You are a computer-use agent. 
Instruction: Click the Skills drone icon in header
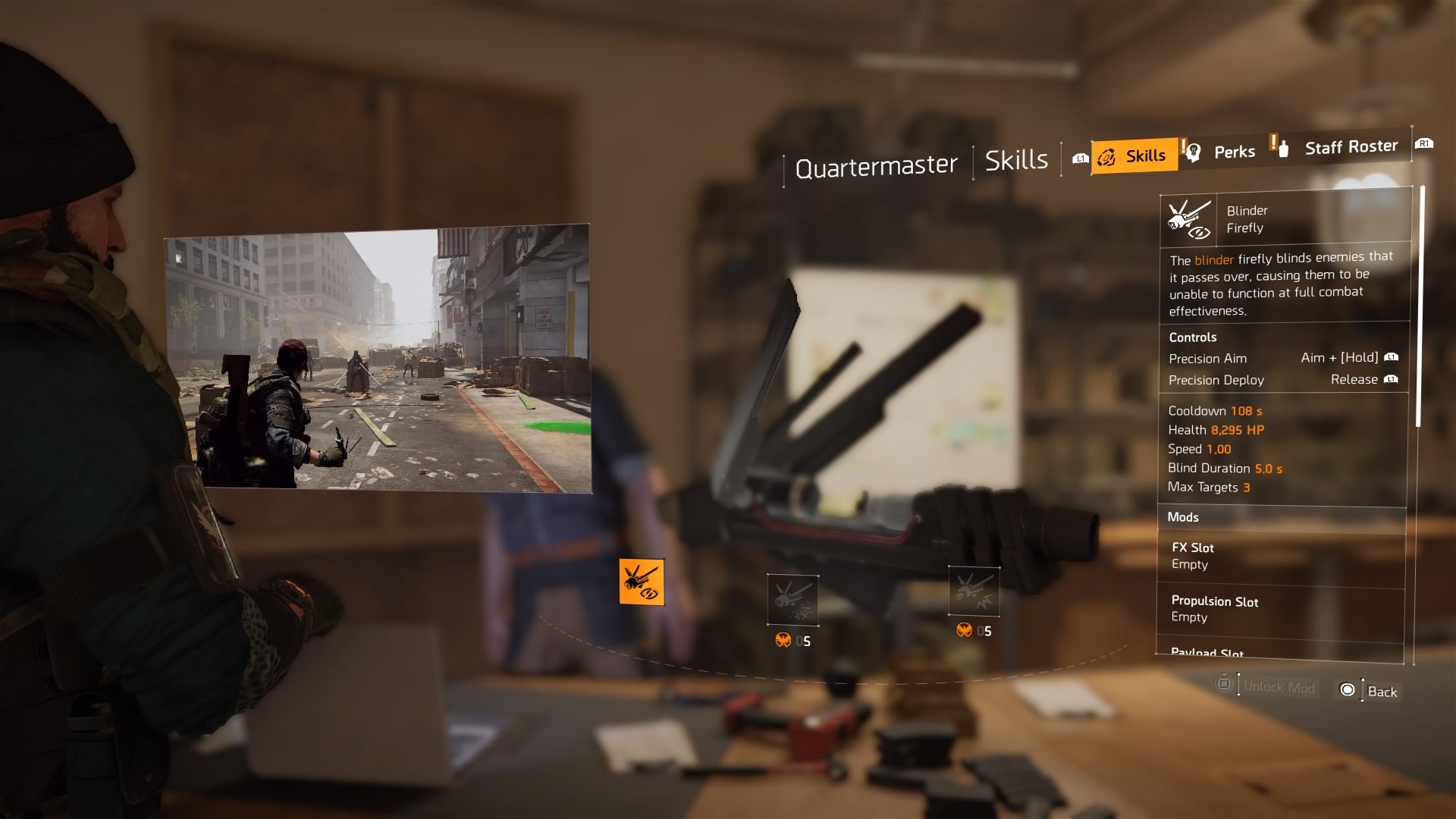coord(1106,155)
